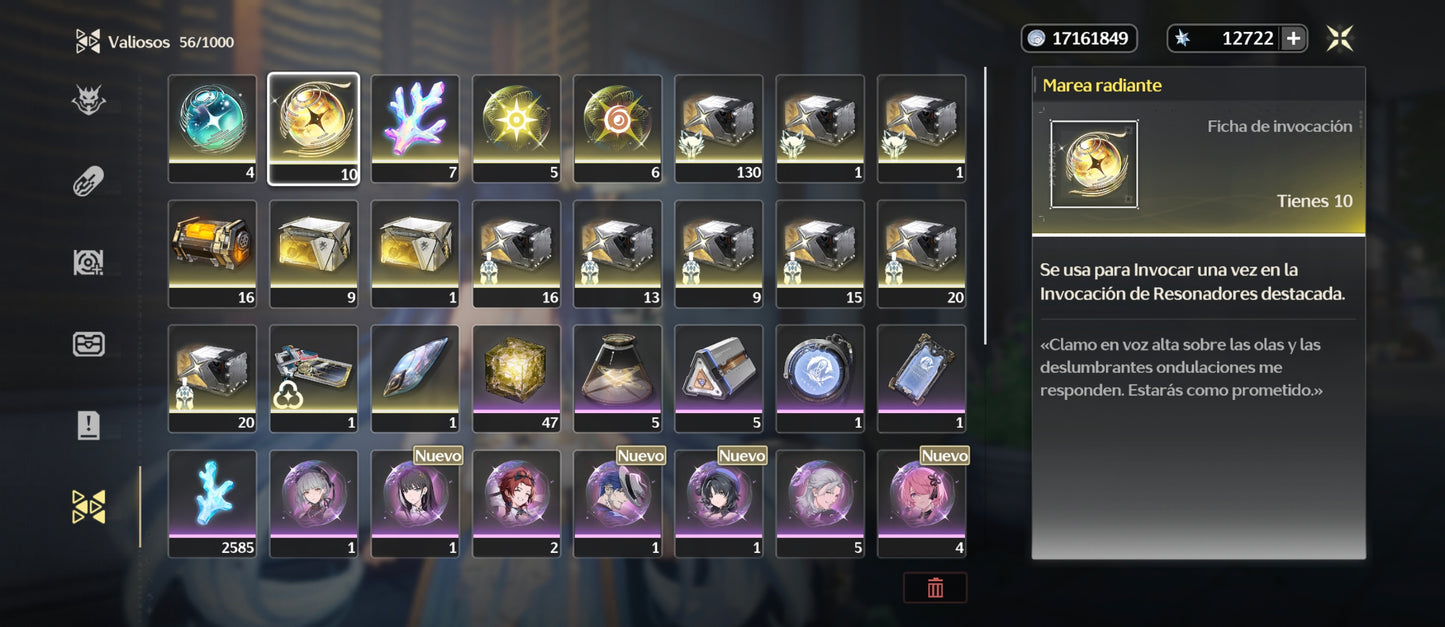Open the paperclip-shaped inventory tab

(89, 181)
